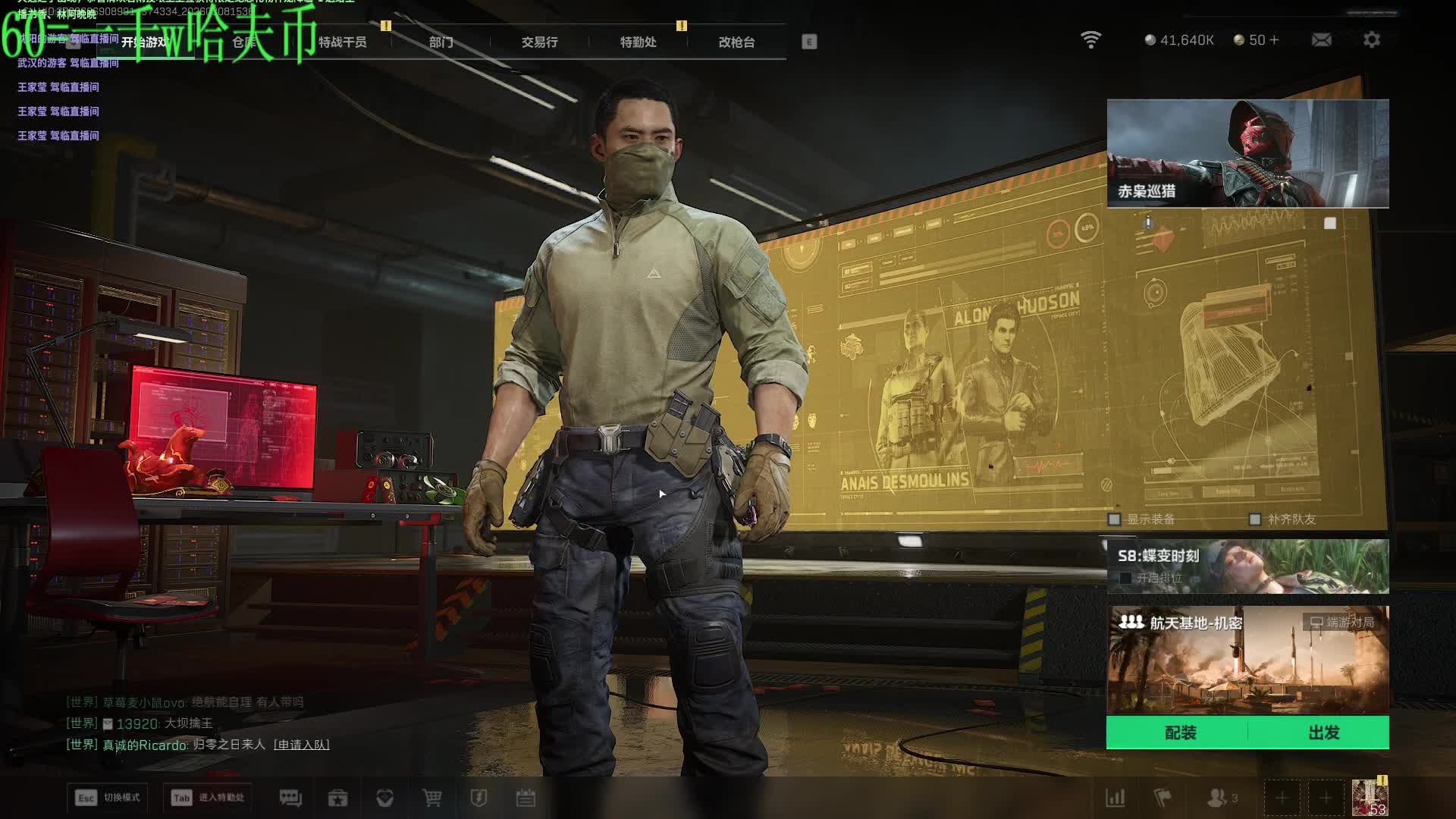
Task: Open the bar chart statistics icon
Action: point(1115,798)
